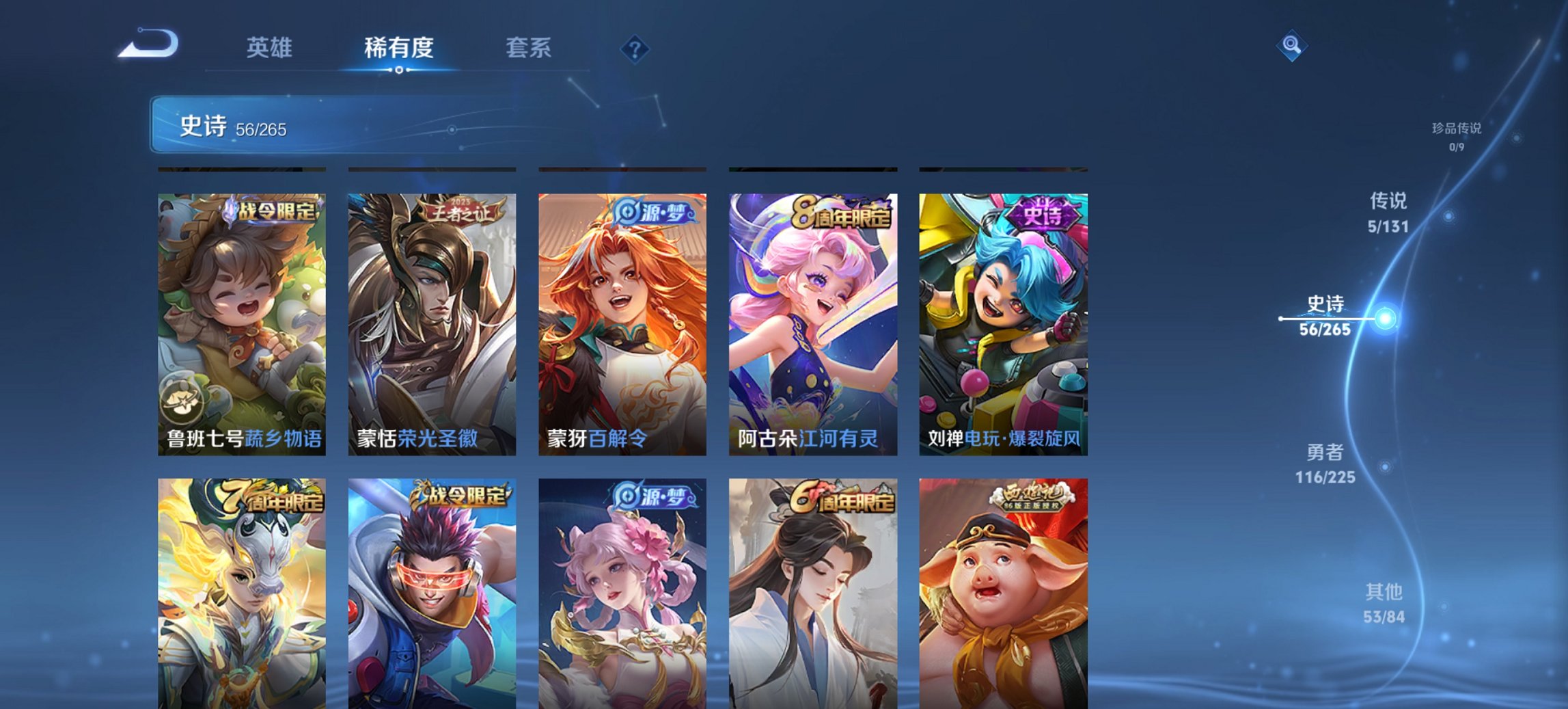Click the back arrow at top left
The image size is (1568, 709).
(147, 43)
